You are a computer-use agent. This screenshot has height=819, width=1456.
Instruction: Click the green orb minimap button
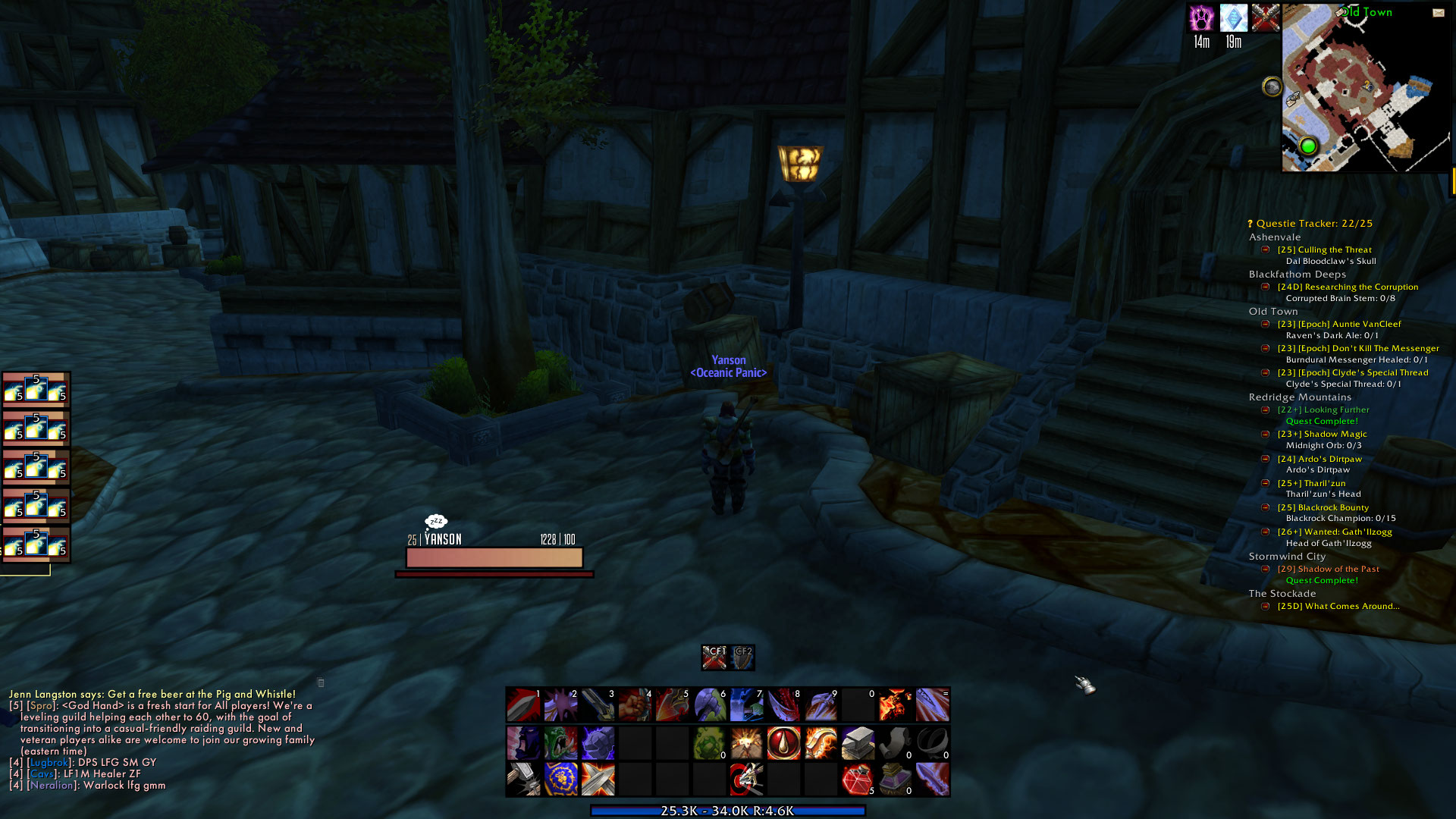1307,146
